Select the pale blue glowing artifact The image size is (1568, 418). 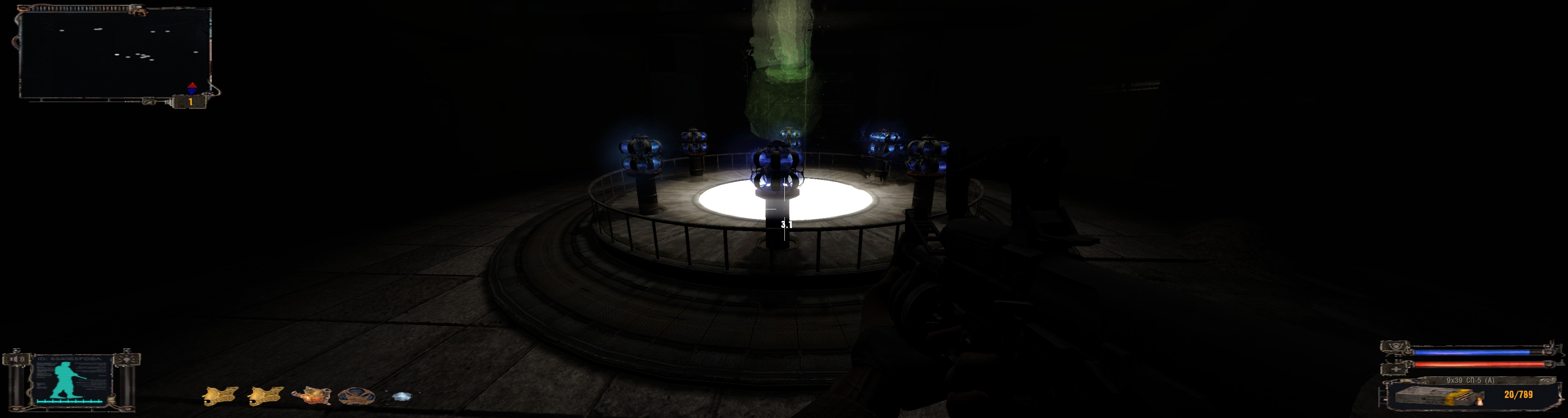pyautogui.click(x=401, y=397)
